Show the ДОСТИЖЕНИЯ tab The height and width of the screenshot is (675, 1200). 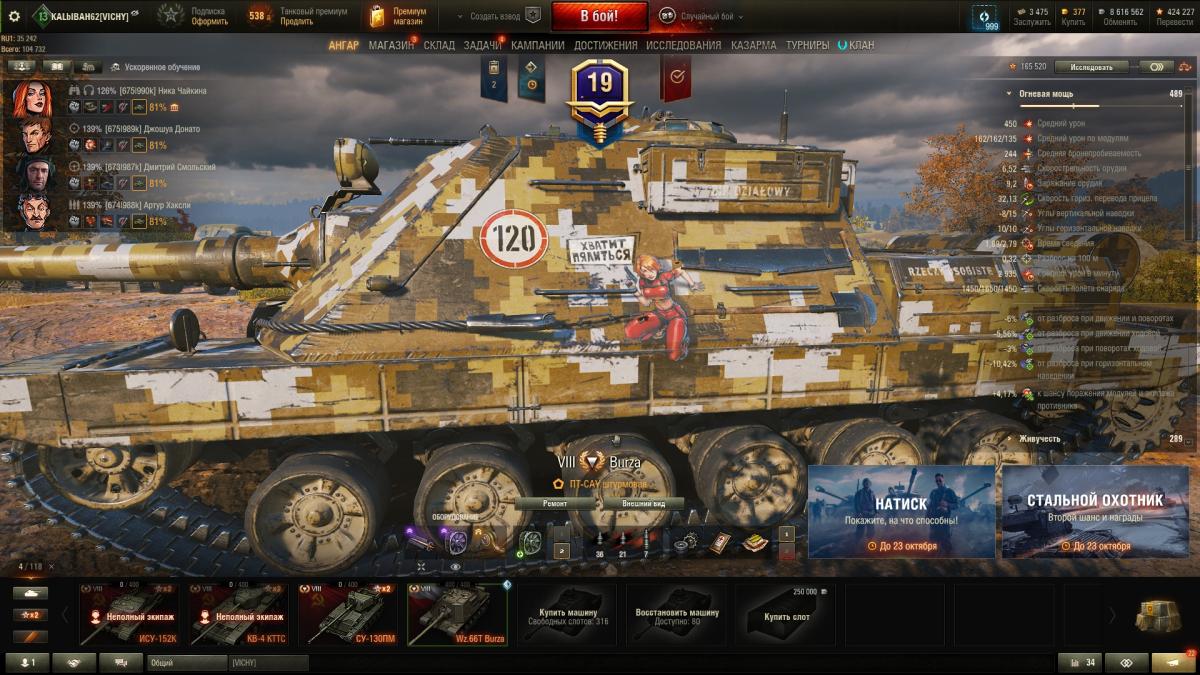pos(606,45)
